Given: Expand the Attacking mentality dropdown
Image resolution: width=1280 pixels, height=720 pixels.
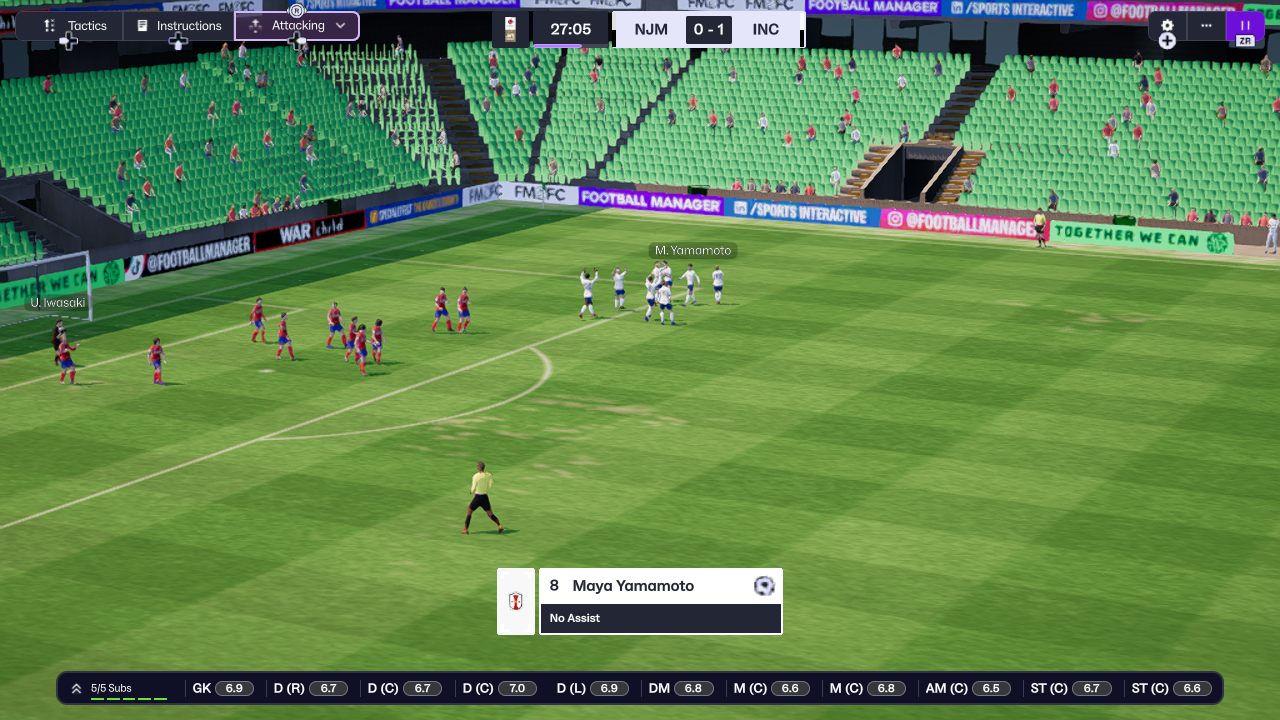Looking at the screenshot, I should (x=297, y=26).
